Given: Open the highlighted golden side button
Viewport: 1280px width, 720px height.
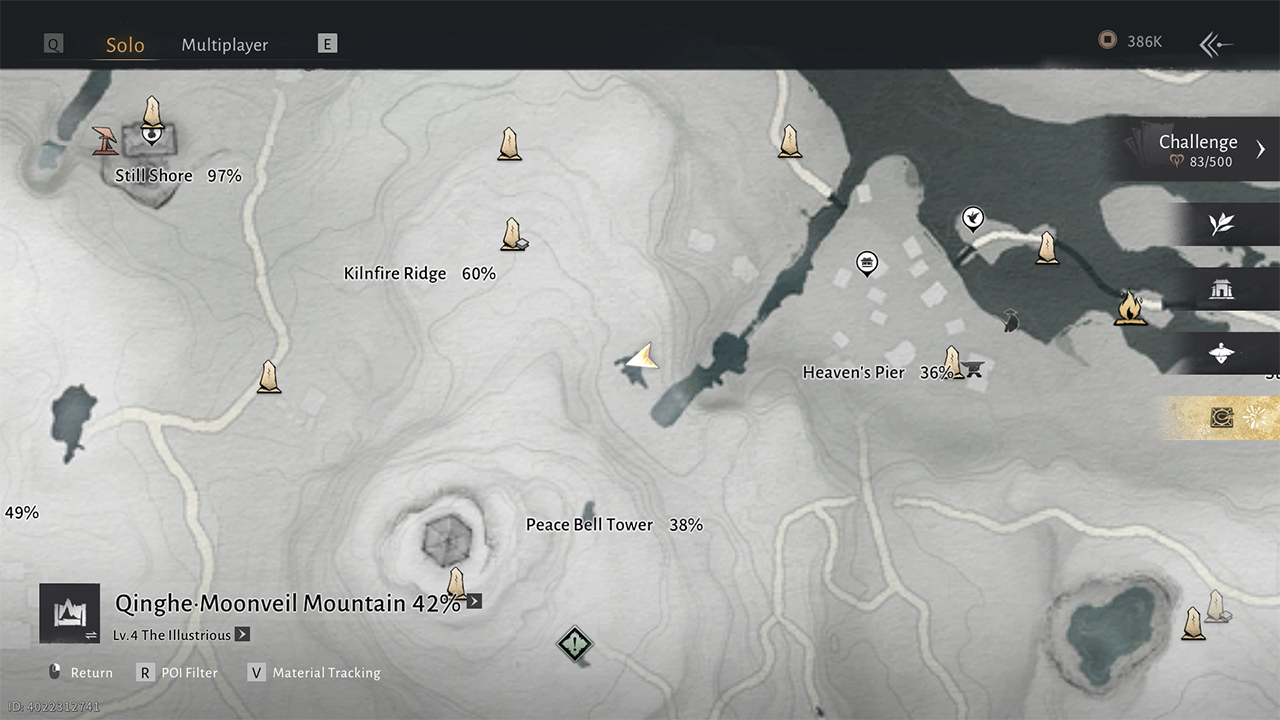Looking at the screenshot, I should [x=1221, y=418].
